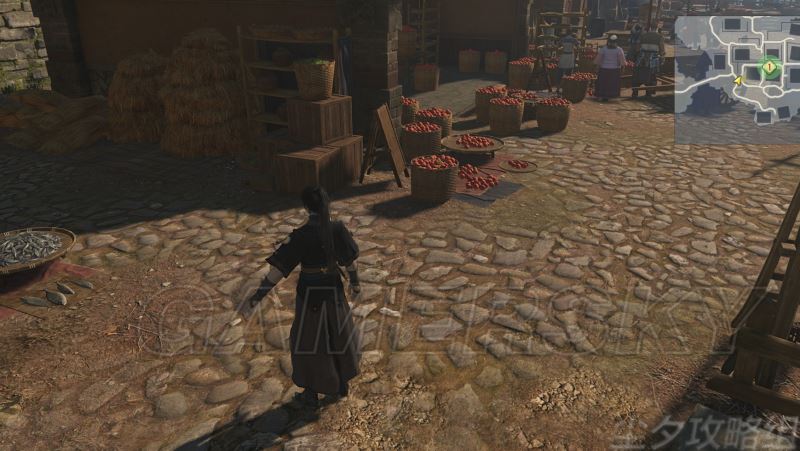Viewport: 800px width, 451px height.
Task: Click the green quest marker on minimap
Action: click(x=769, y=68)
